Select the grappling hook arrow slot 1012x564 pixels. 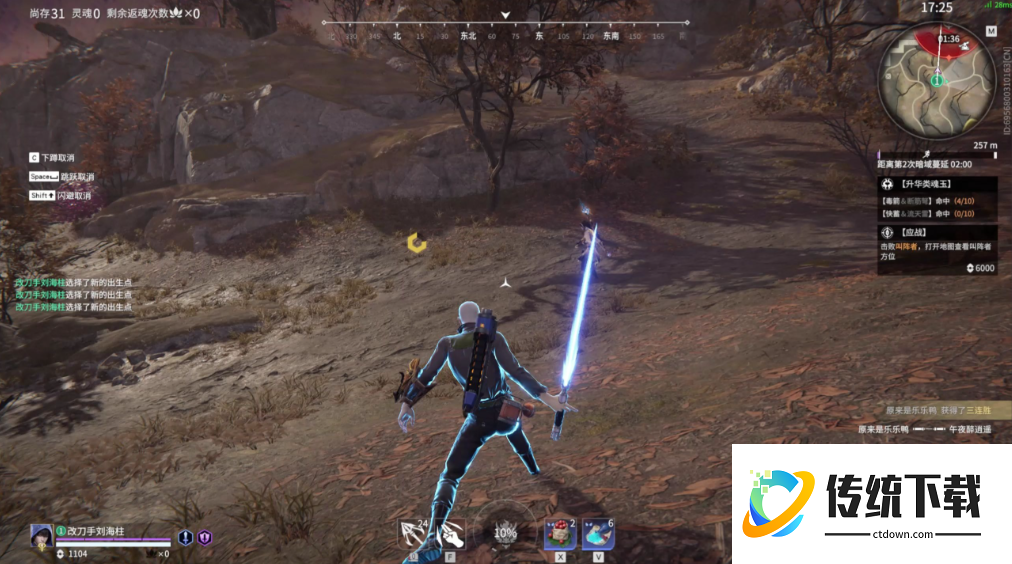coord(412,534)
